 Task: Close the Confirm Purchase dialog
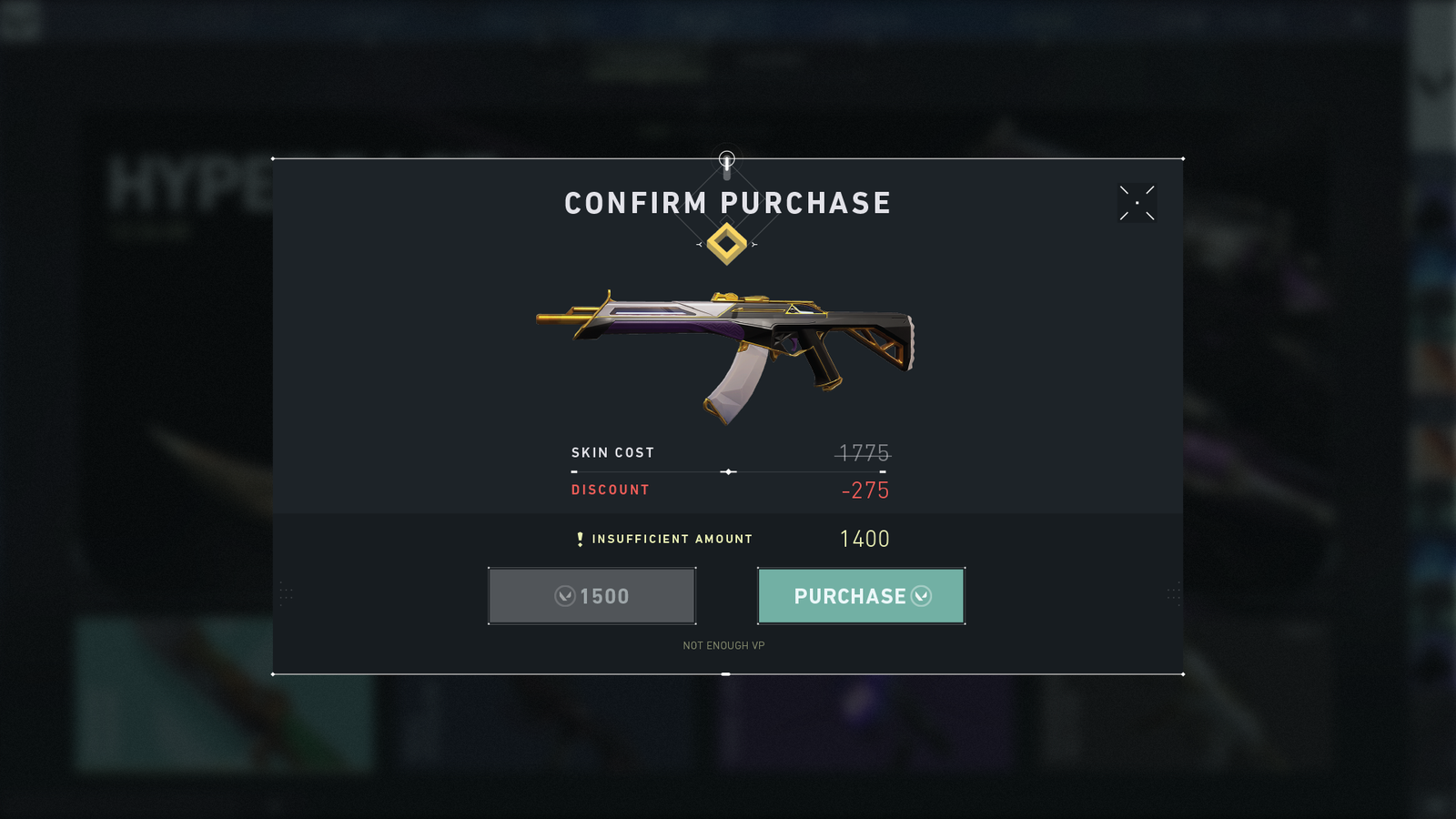1137,203
